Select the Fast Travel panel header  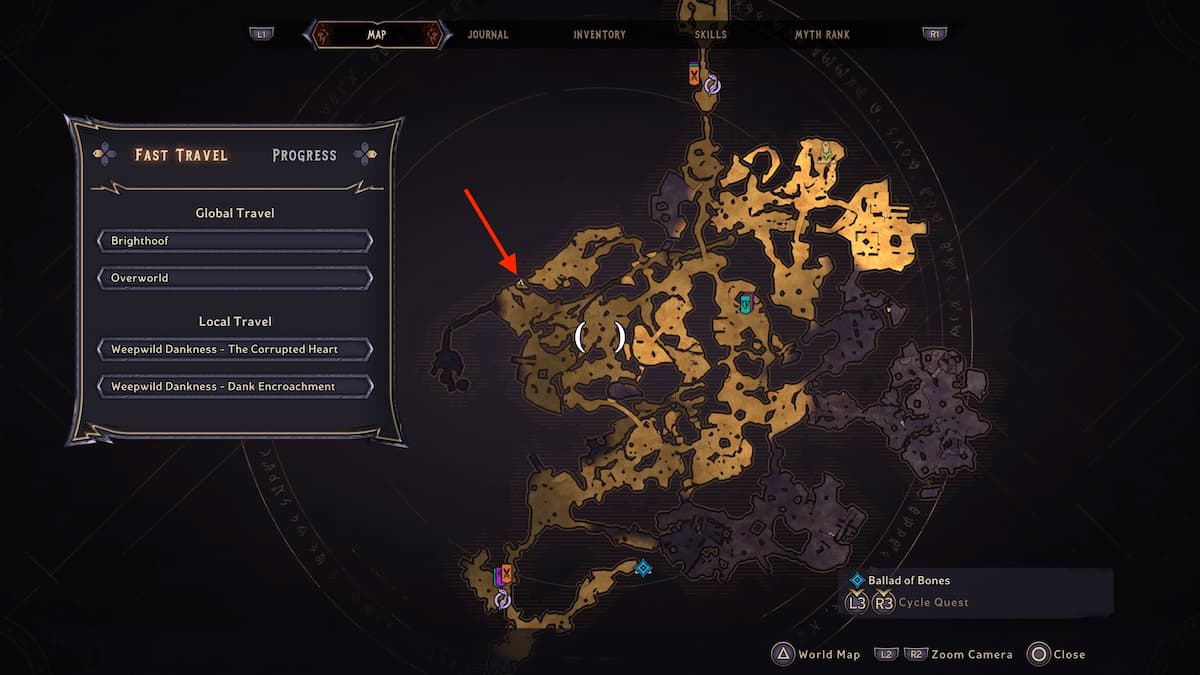(x=181, y=155)
